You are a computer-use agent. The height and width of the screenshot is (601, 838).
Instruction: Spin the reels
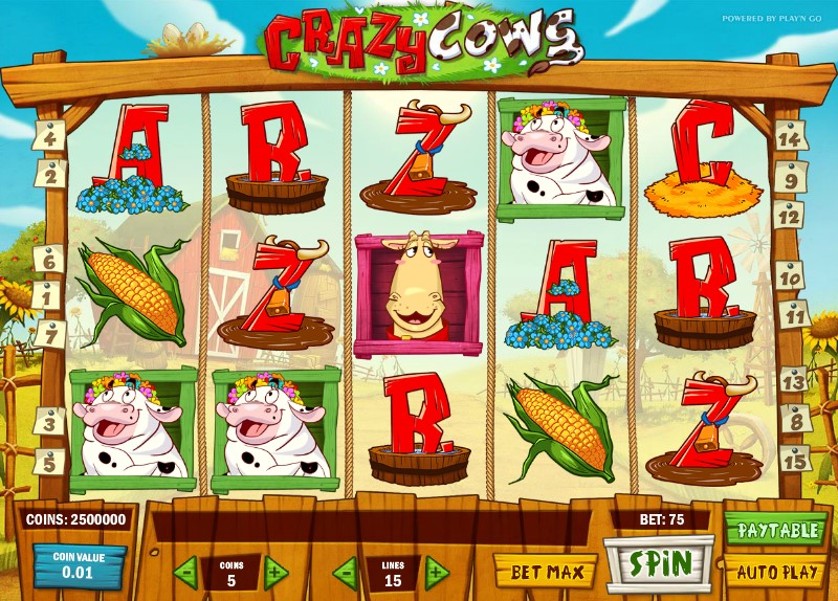coord(659,563)
